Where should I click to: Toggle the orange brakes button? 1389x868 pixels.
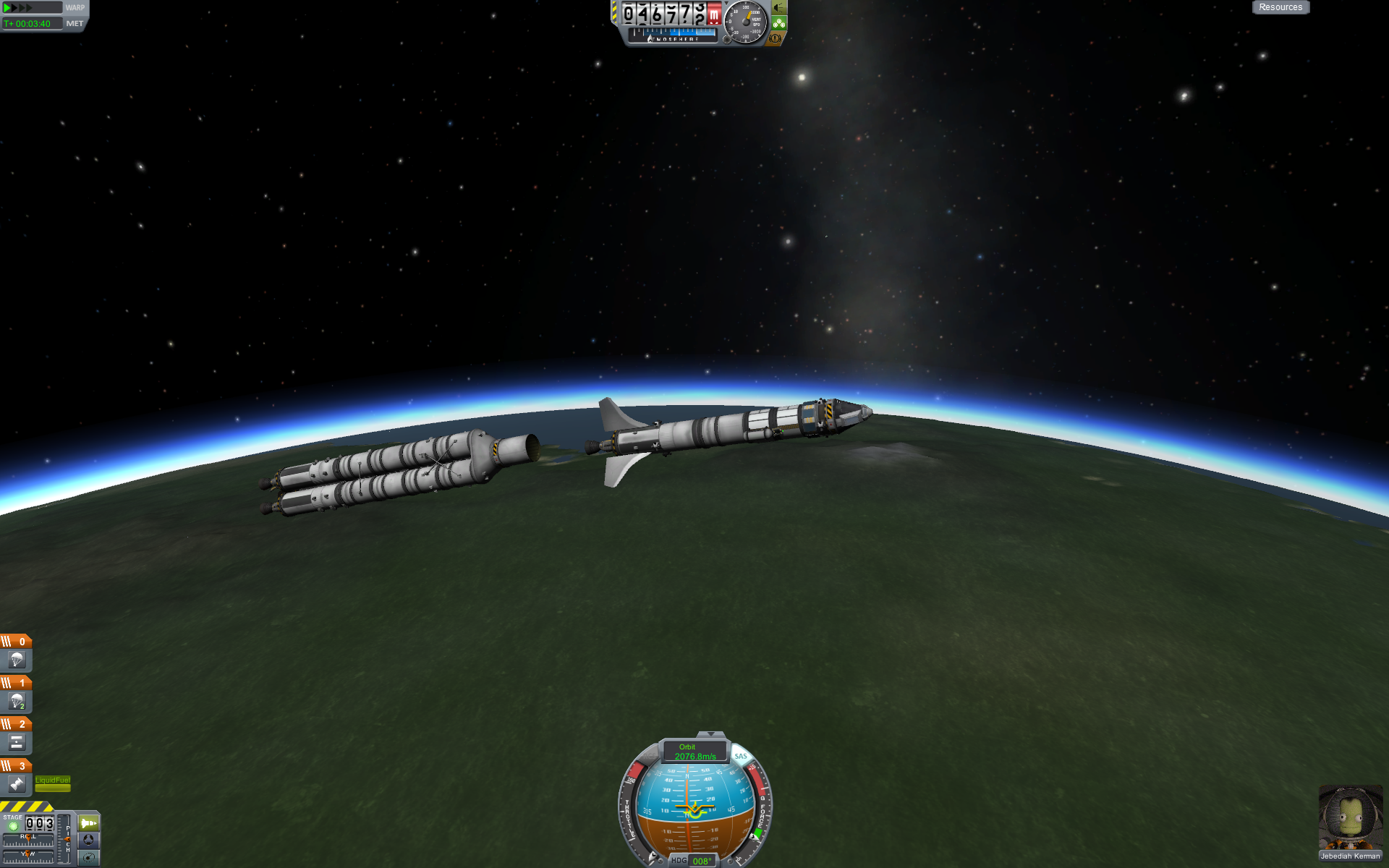pyautogui.click(x=776, y=38)
